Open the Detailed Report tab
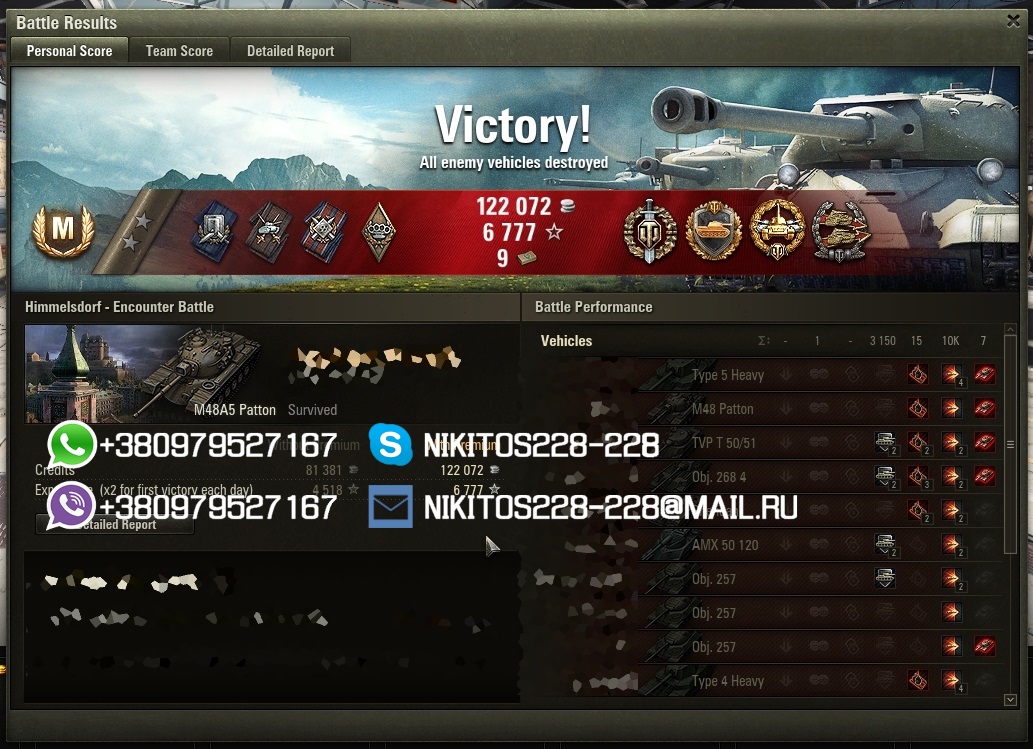The height and width of the screenshot is (749, 1033). click(290, 51)
